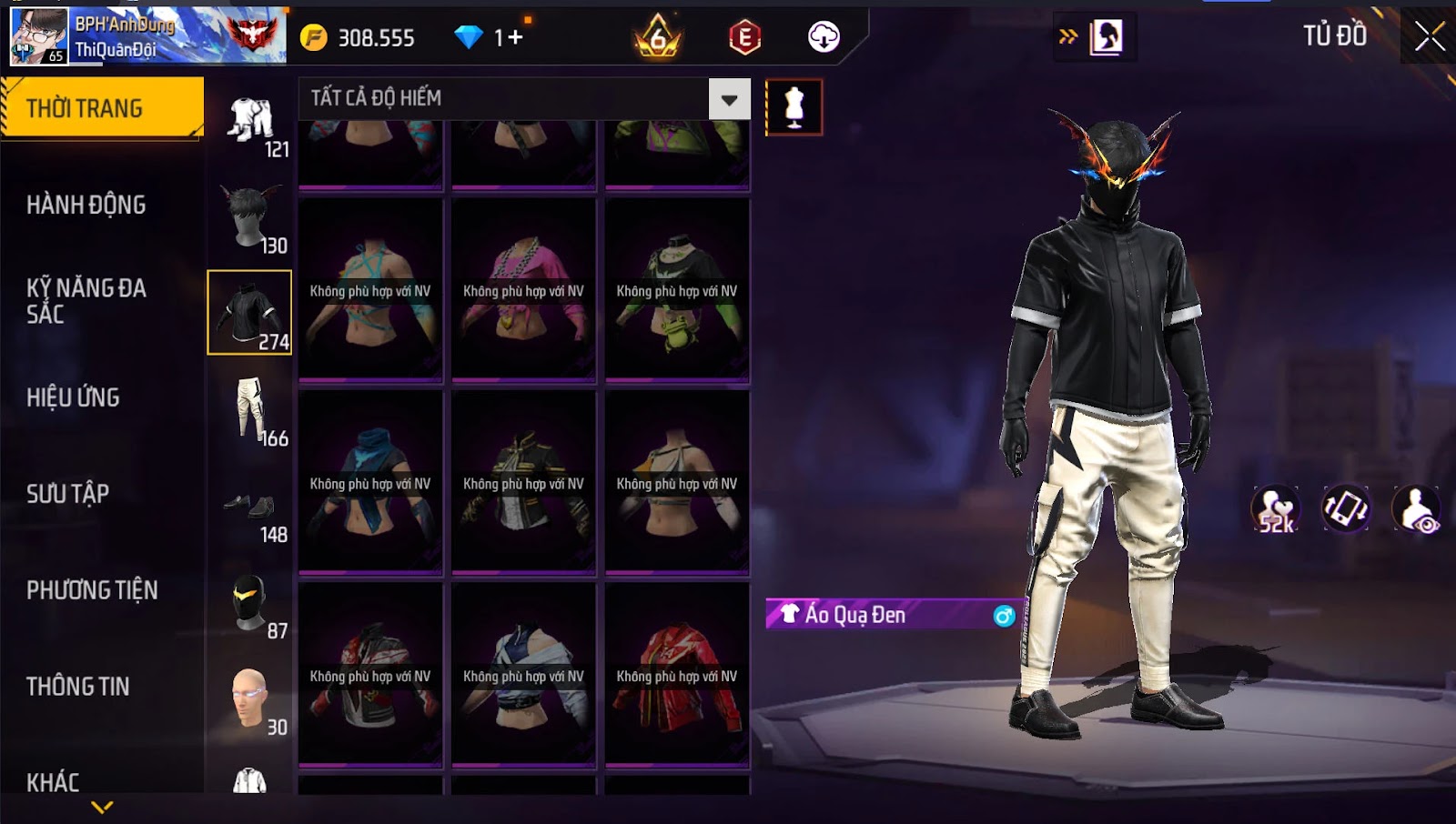This screenshot has width=1456, height=824.
Task: Open the Kỹ Năng Đa Sắc section
Action: click(x=86, y=301)
